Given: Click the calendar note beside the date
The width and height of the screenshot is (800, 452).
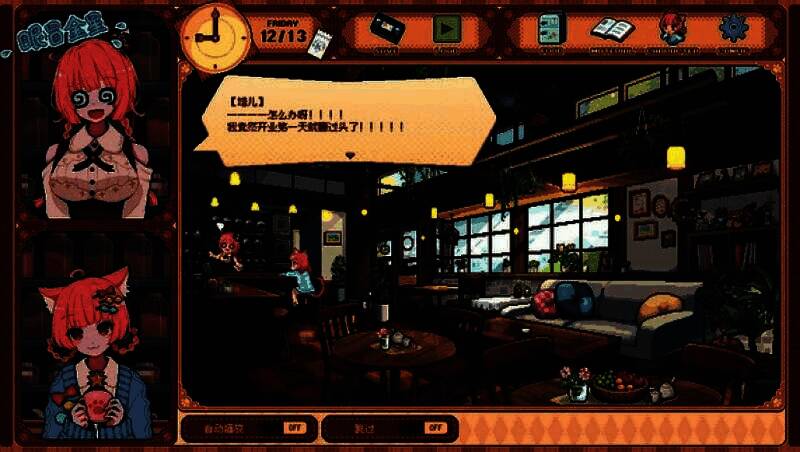Looking at the screenshot, I should pos(321,41).
